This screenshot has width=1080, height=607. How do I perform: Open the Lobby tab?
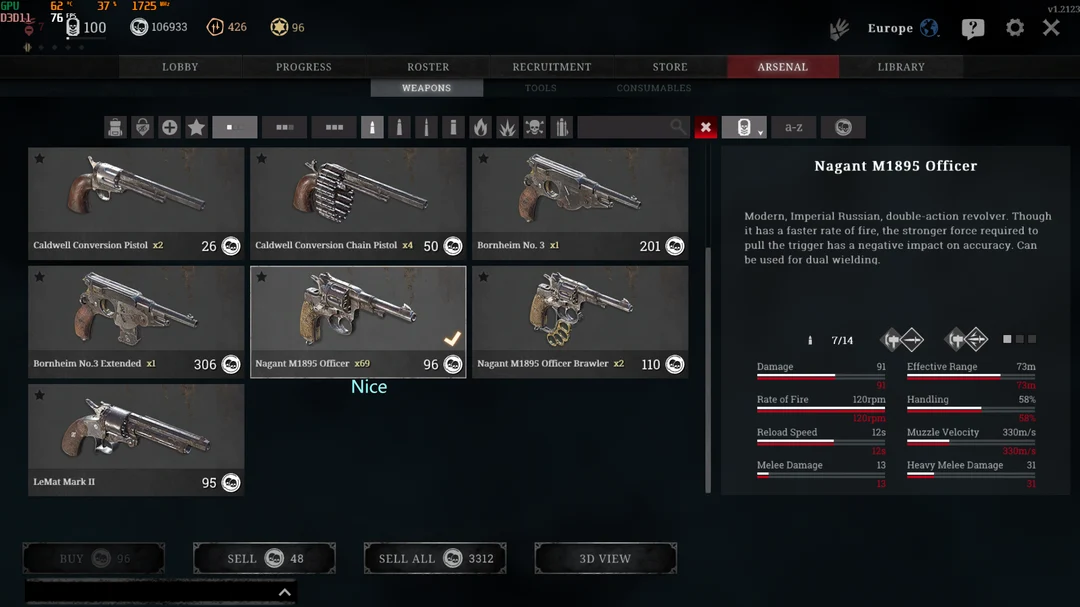click(180, 67)
